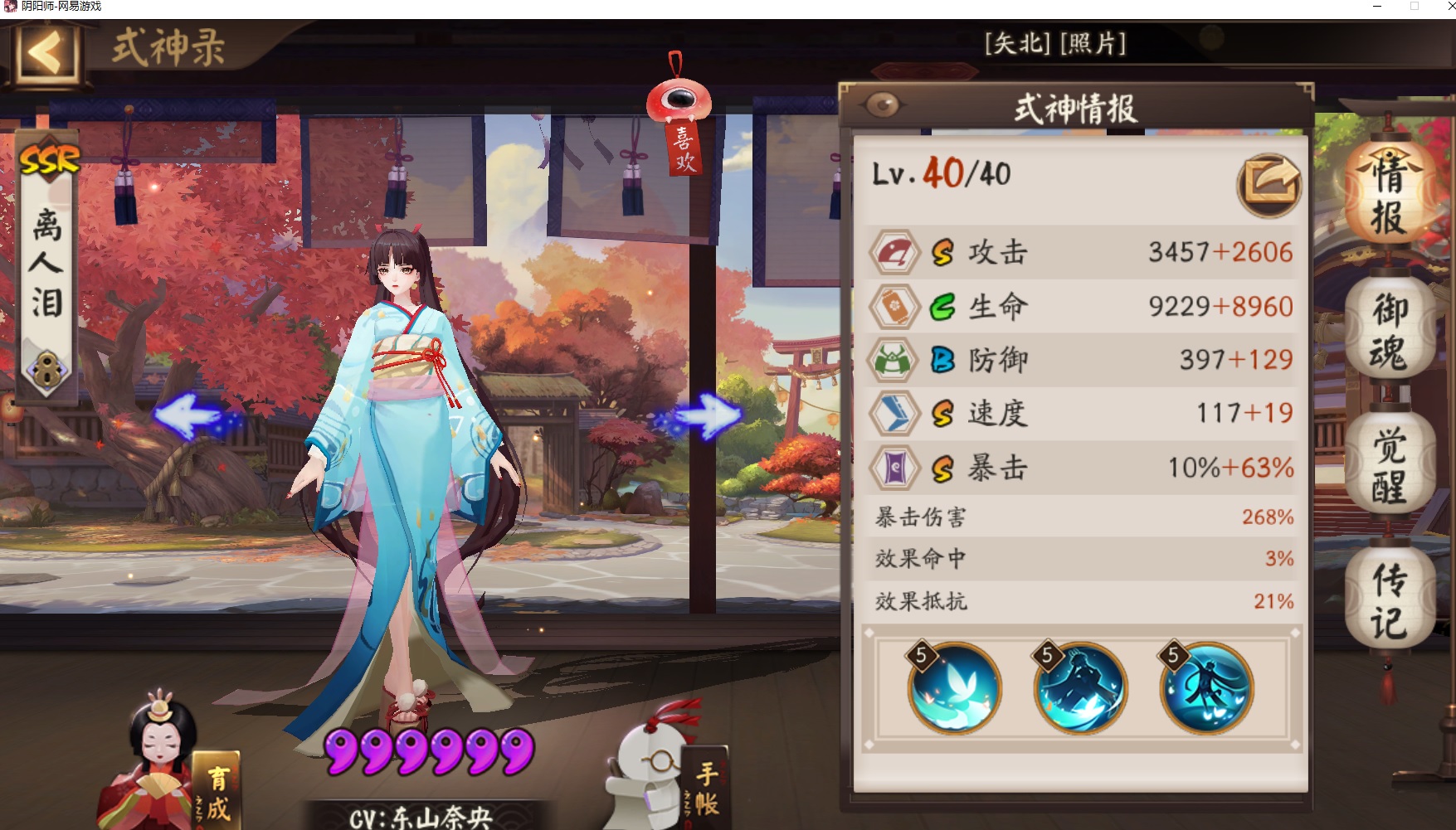1456x830 pixels.
Task: Tap the 离人泪 SSR skin banner
Action: click(x=47, y=265)
